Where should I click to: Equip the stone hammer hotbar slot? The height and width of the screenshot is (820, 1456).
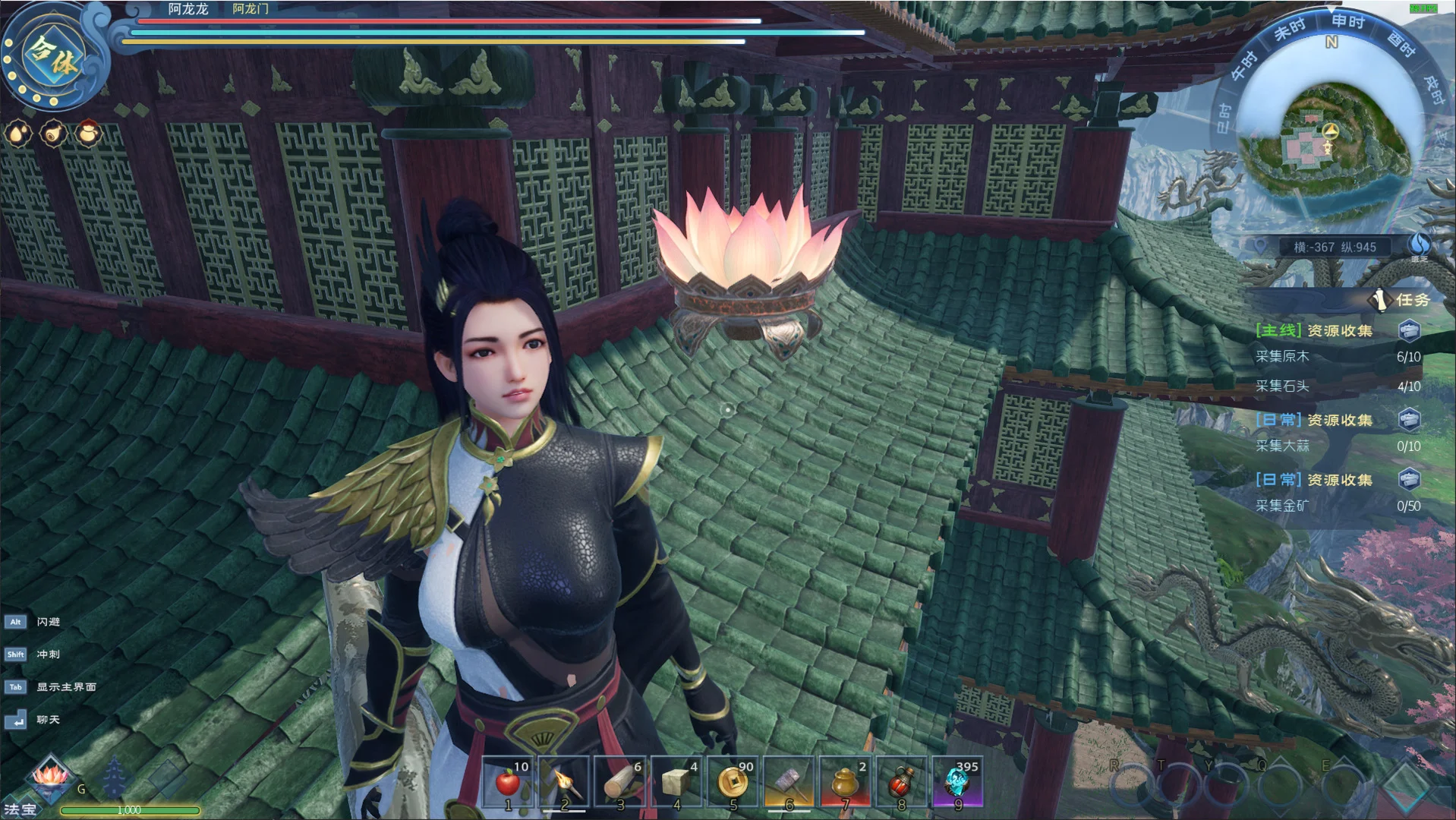(789, 782)
